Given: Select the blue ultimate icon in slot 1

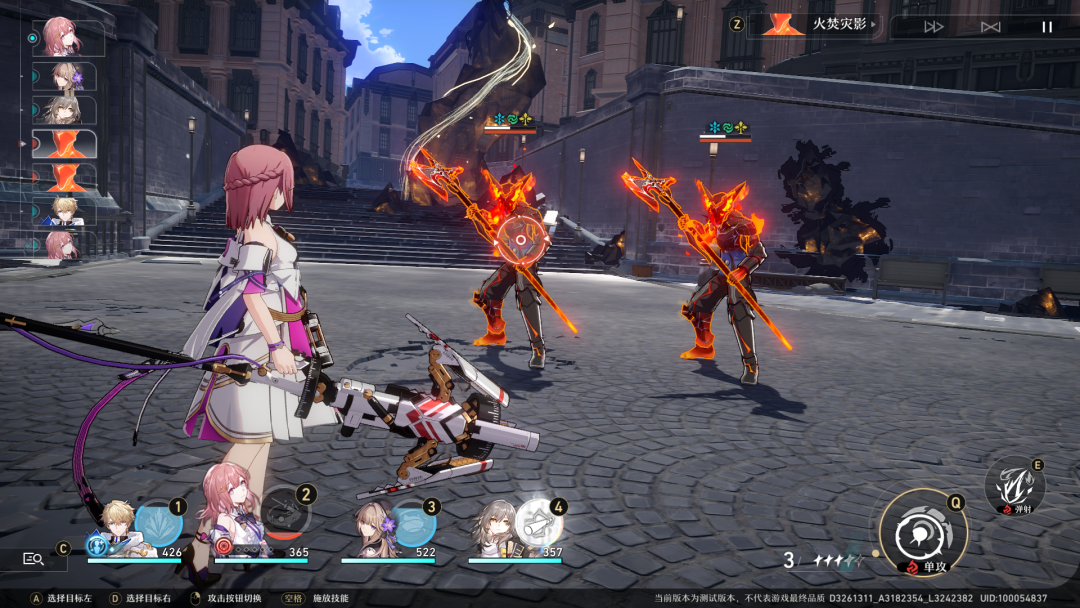Looking at the screenshot, I should 158,524.
